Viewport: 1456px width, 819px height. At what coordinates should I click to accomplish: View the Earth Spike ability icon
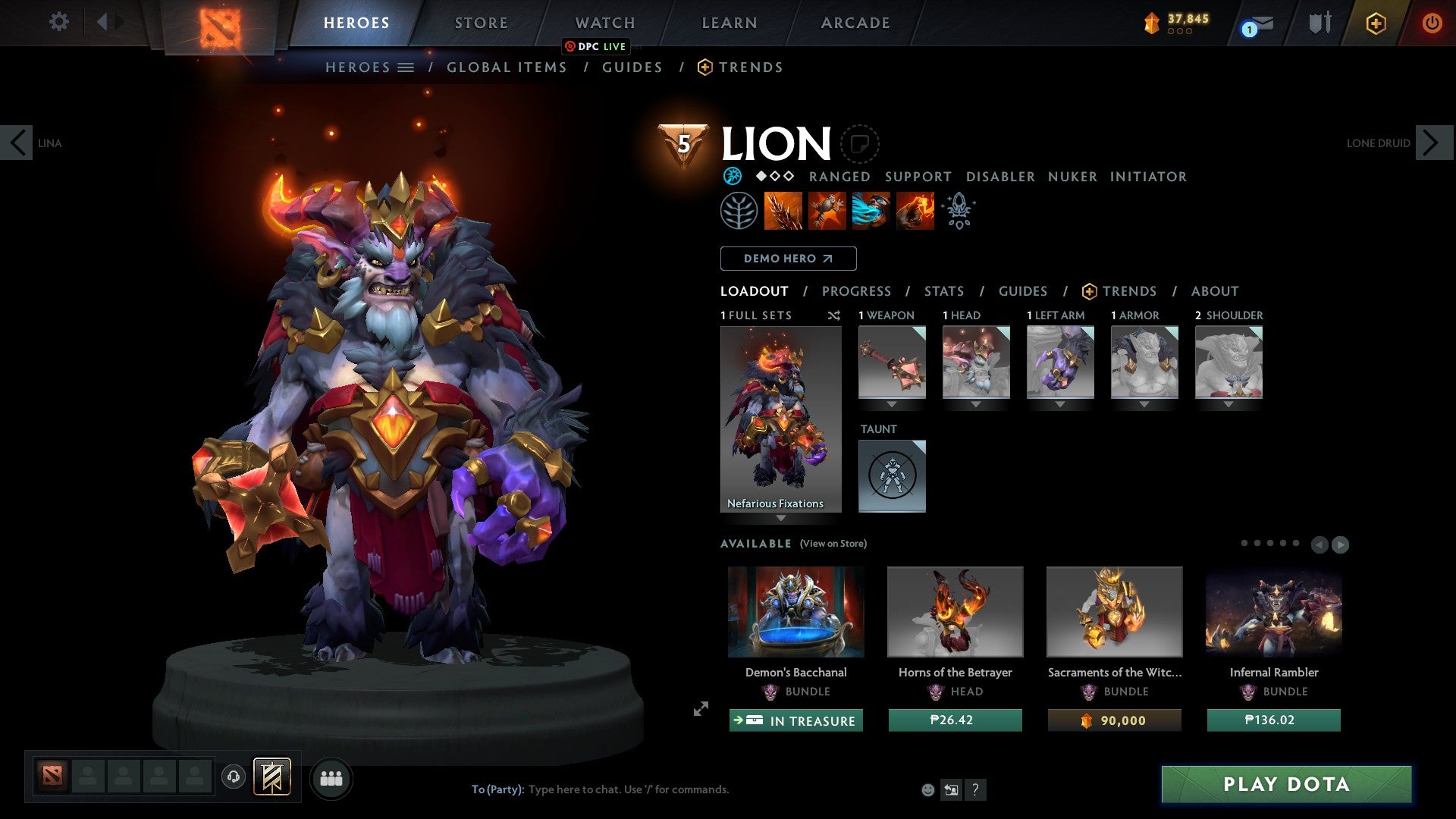[781, 210]
